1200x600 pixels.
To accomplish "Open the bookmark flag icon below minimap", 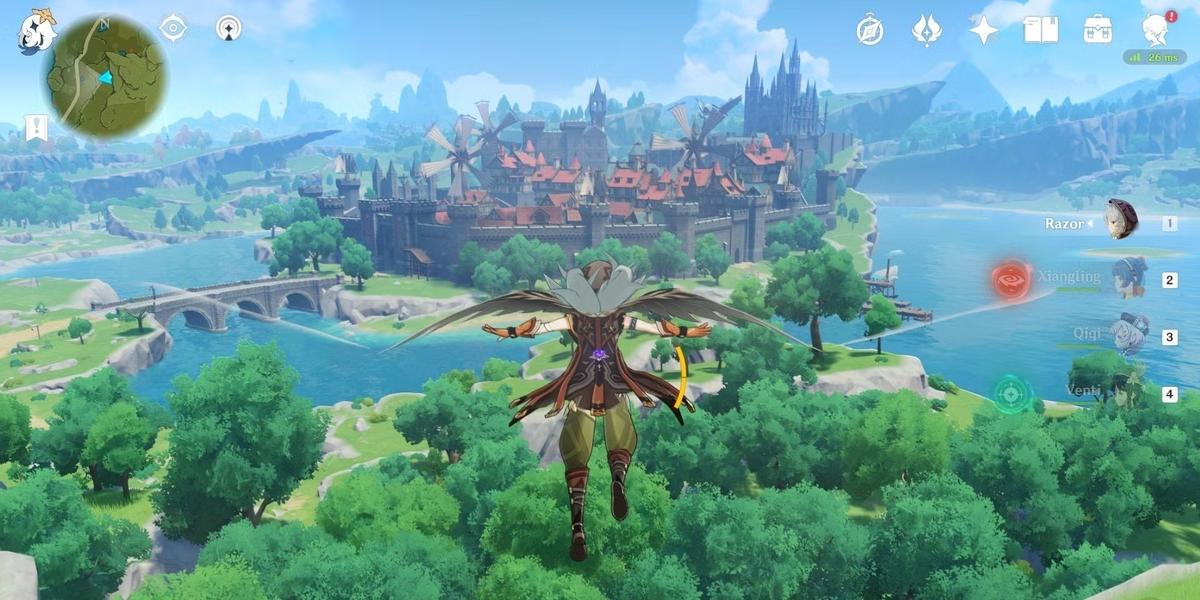I will point(36,128).
